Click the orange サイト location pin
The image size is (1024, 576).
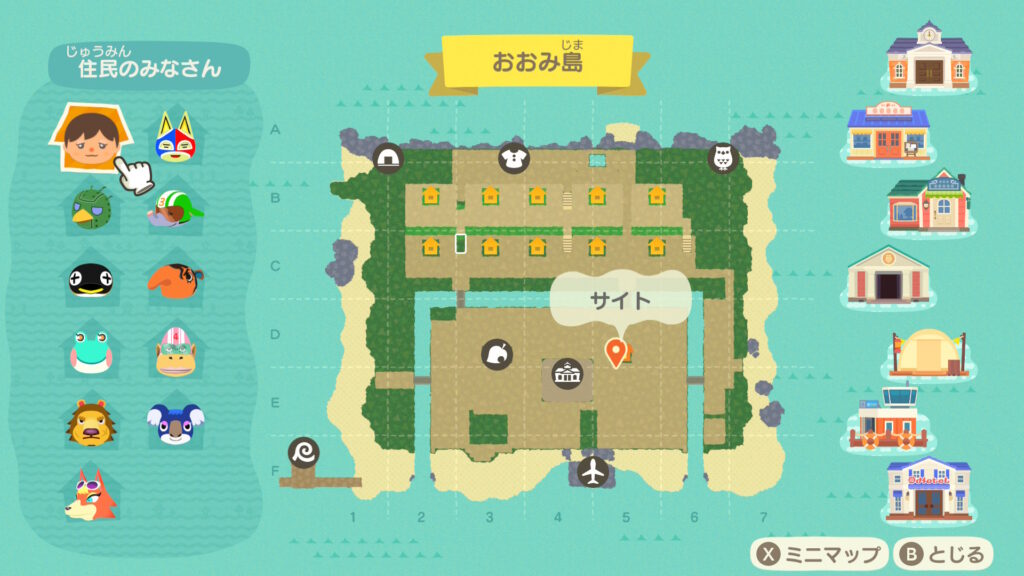pos(616,351)
